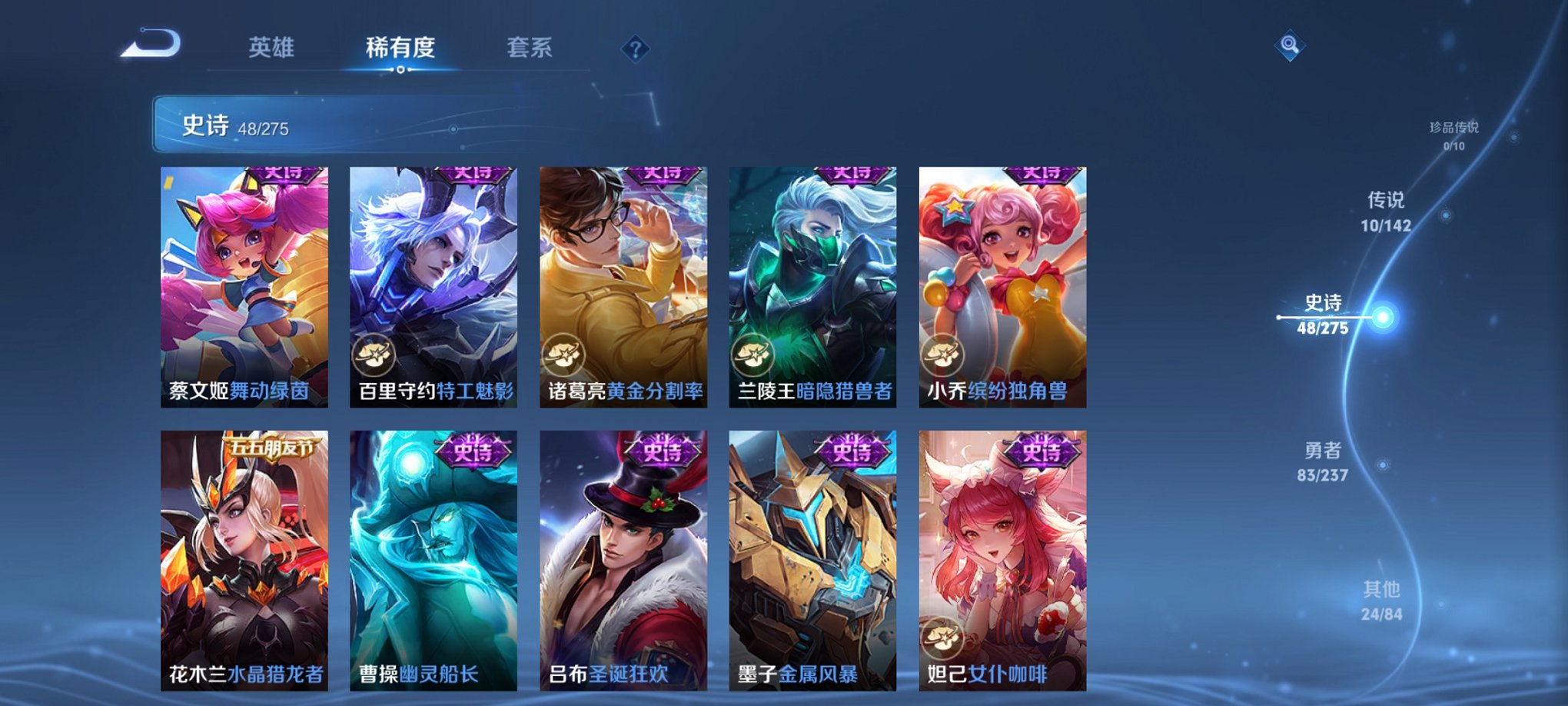This screenshot has width=1568, height=706.
Task: Switch to the 英雄 tab
Action: [270, 46]
